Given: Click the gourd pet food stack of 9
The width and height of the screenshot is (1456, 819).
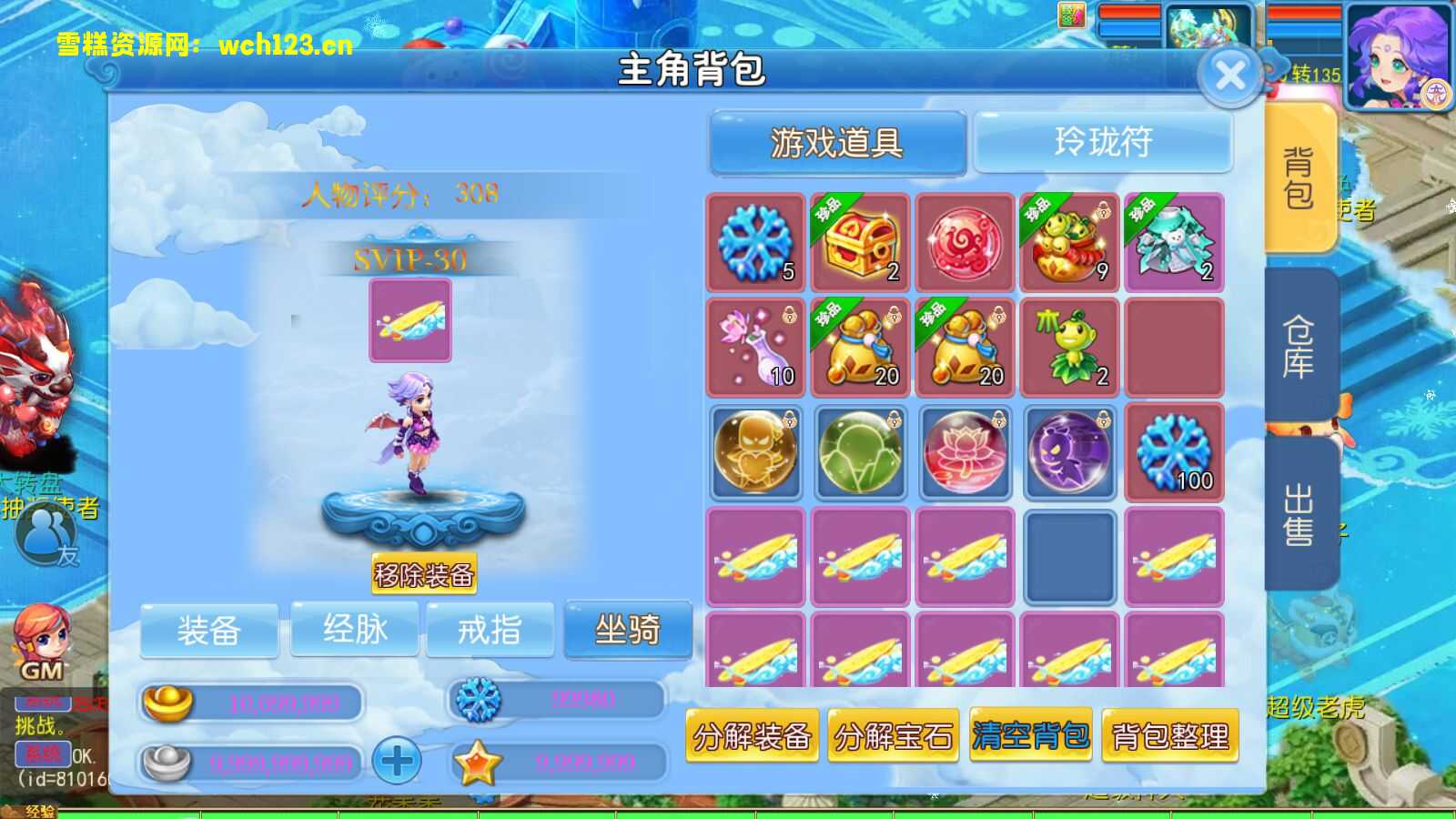Looking at the screenshot, I should tap(1068, 243).
